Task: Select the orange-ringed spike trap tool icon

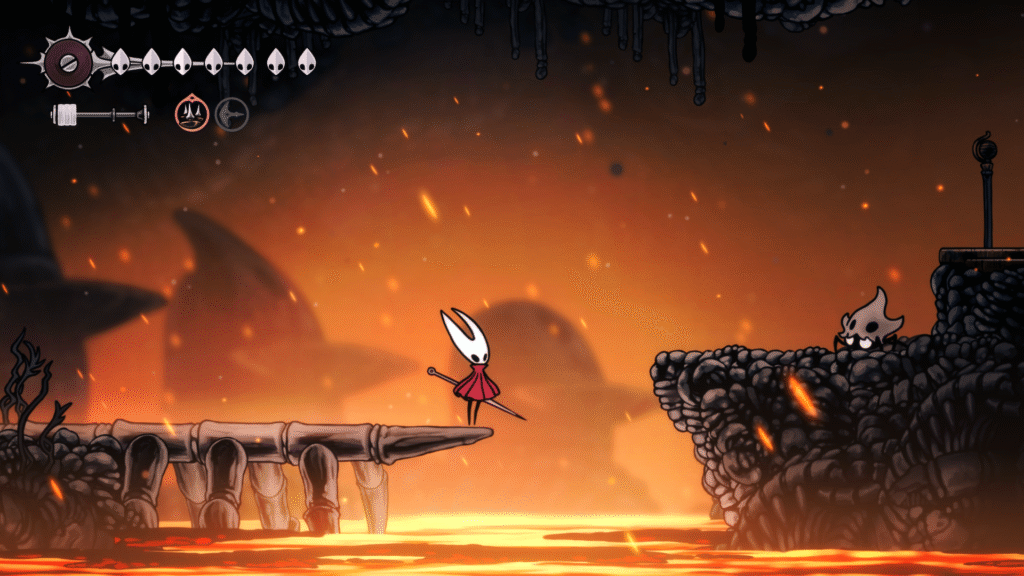Action: tap(191, 114)
